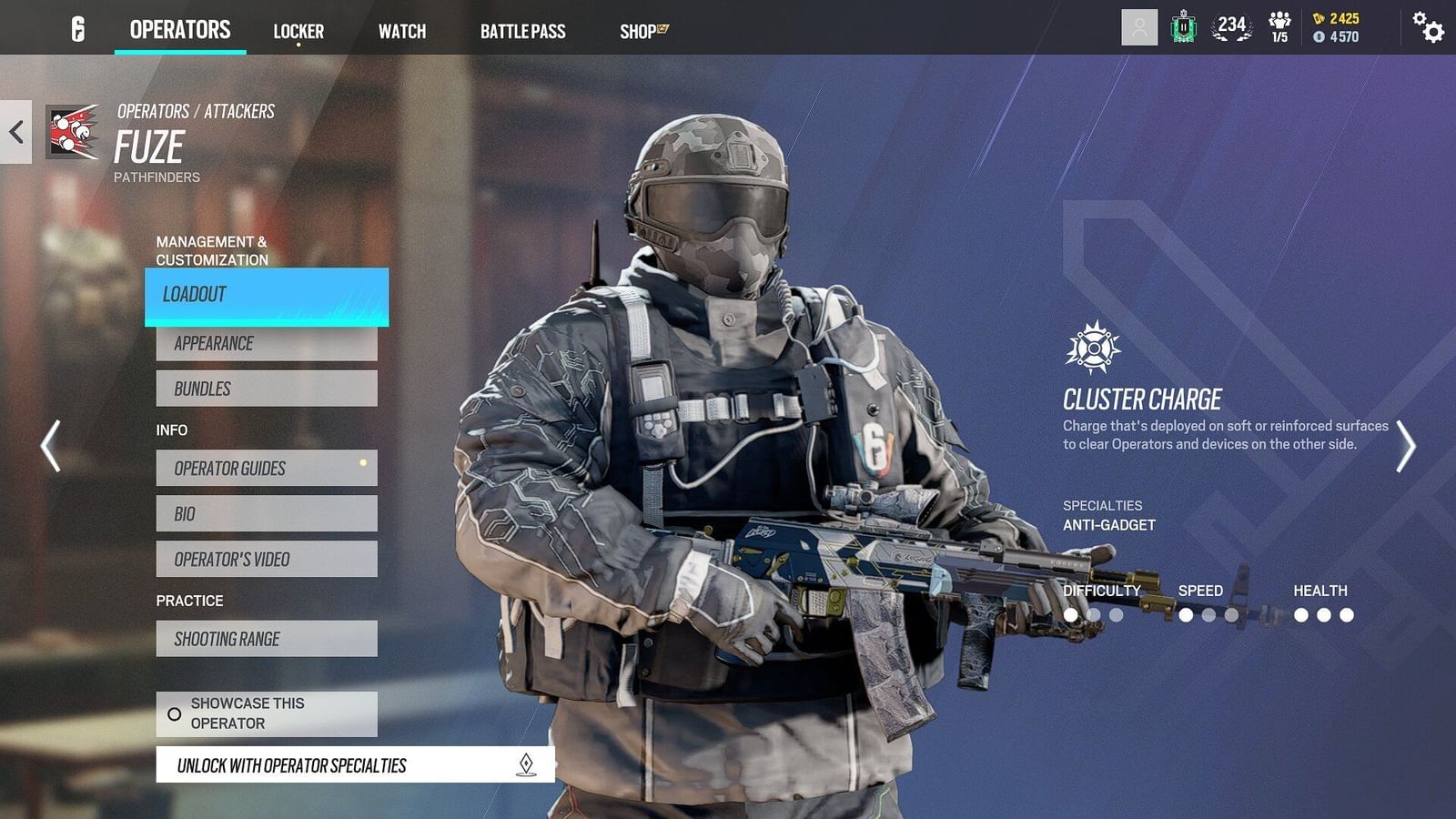Click the Difficulty rating dots

click(1090, 614)
